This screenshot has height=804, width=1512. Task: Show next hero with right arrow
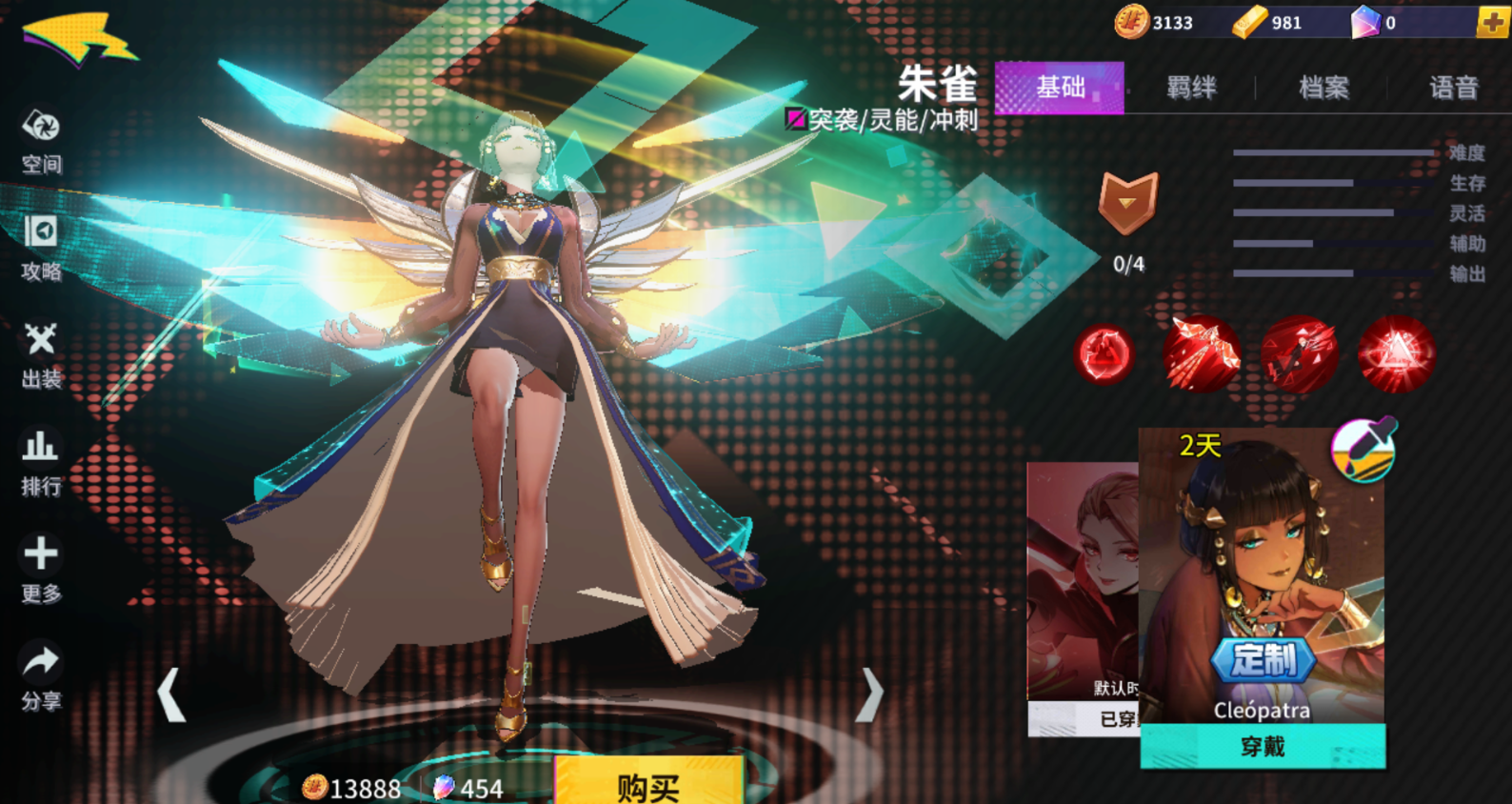pos(869,694)
